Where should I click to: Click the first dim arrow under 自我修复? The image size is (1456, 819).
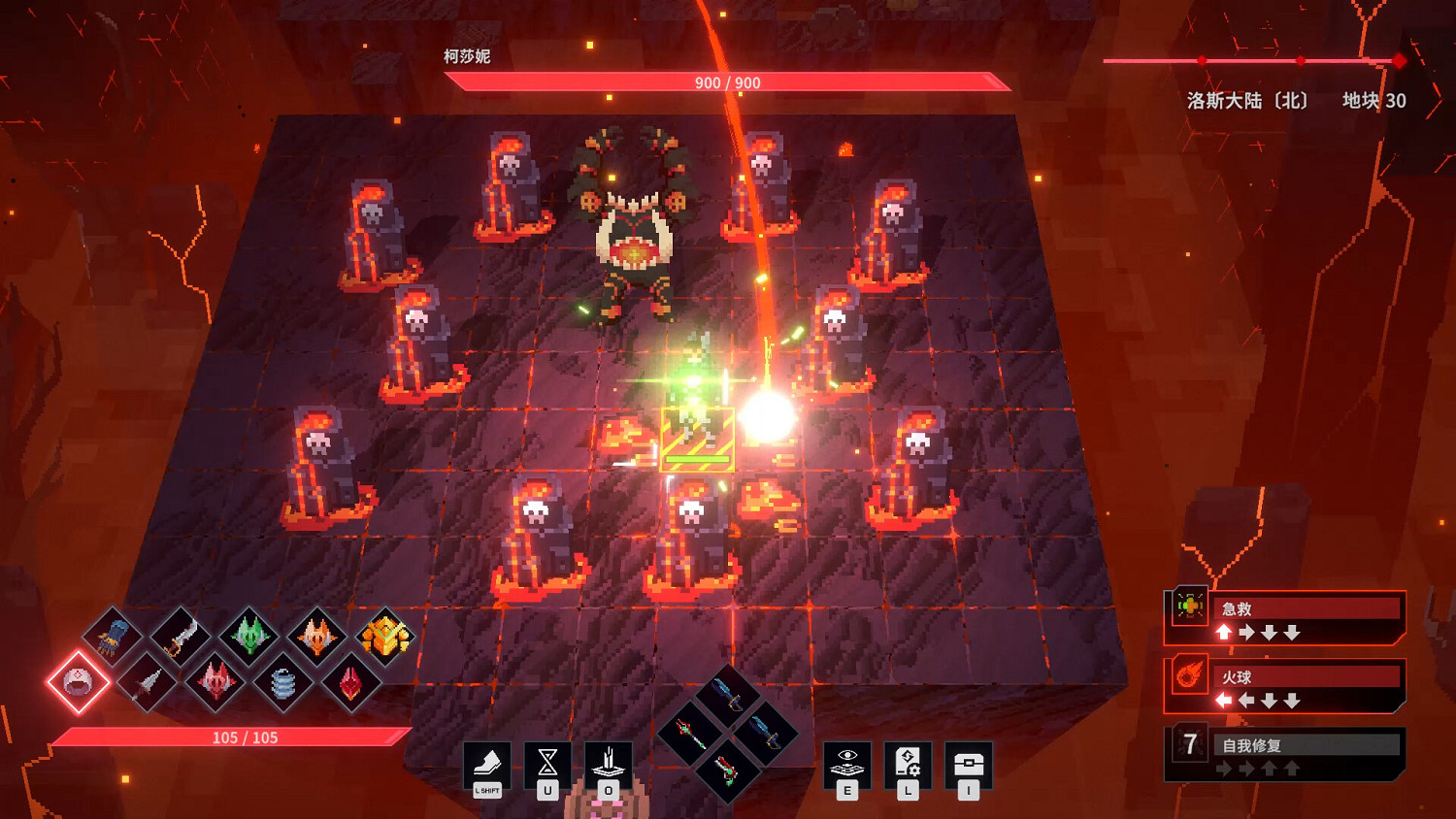(1224, 768)
